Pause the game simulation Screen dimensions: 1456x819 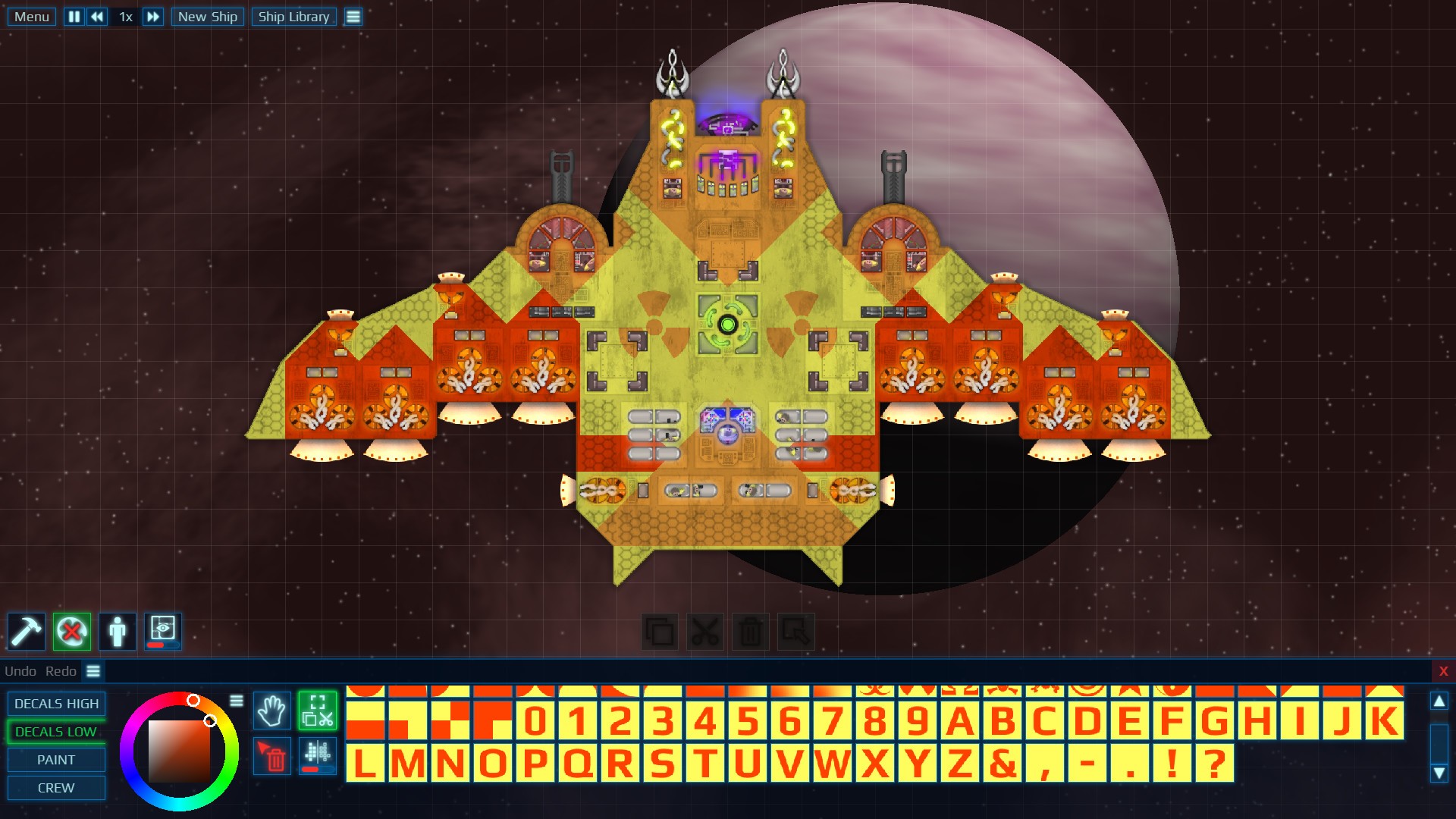point(74,16)
